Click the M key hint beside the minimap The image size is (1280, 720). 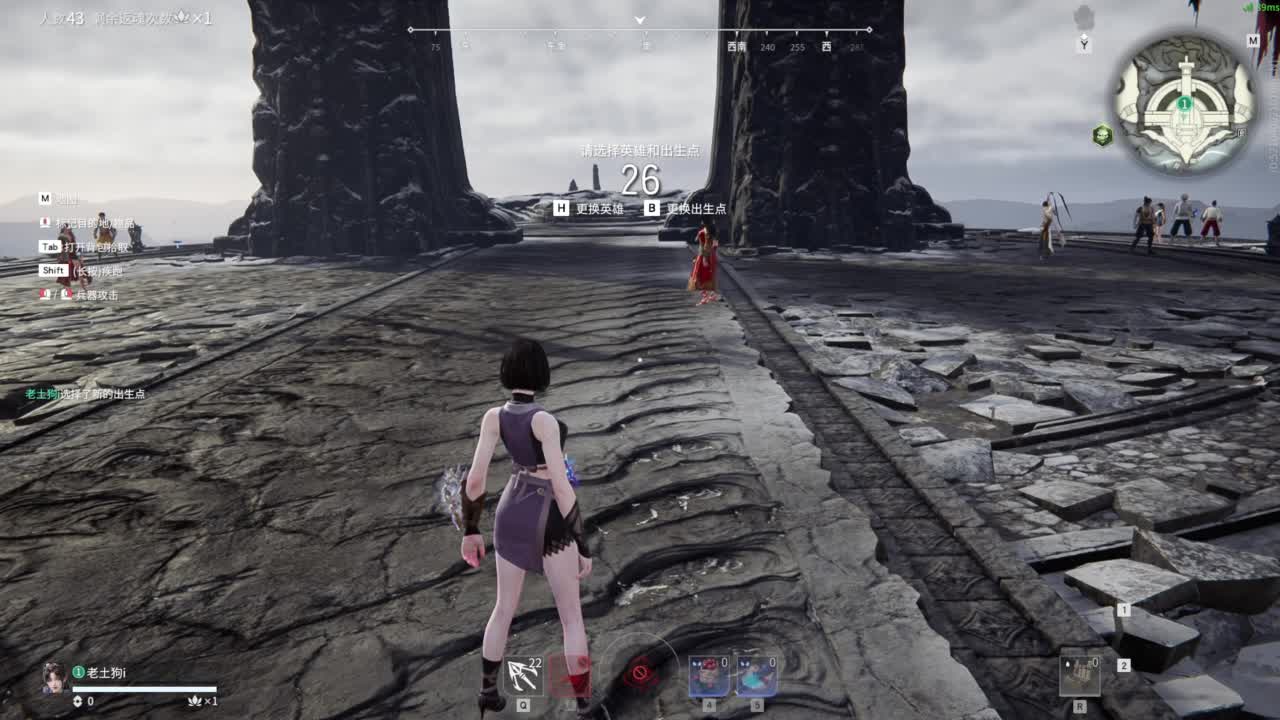(1252, 41)
